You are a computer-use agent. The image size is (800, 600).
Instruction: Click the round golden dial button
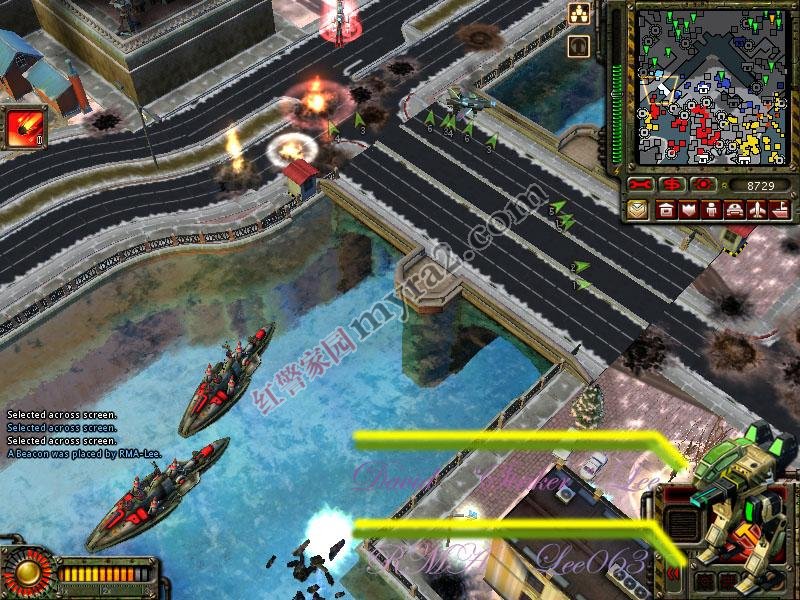click(25, 572)
